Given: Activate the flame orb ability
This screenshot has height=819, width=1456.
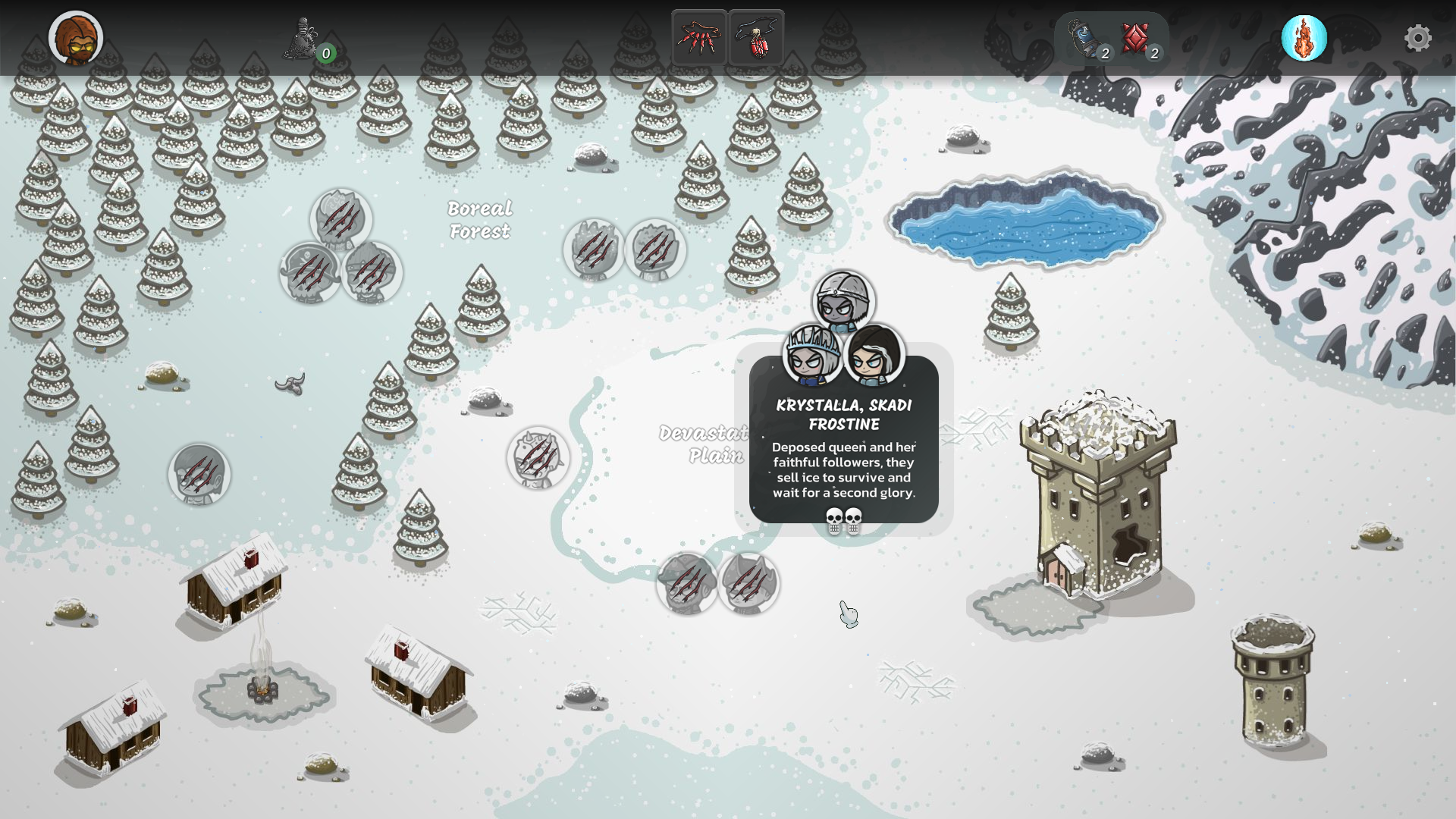Looking at the screenshot, I should pyautogui.click(x=1304, y=38).
